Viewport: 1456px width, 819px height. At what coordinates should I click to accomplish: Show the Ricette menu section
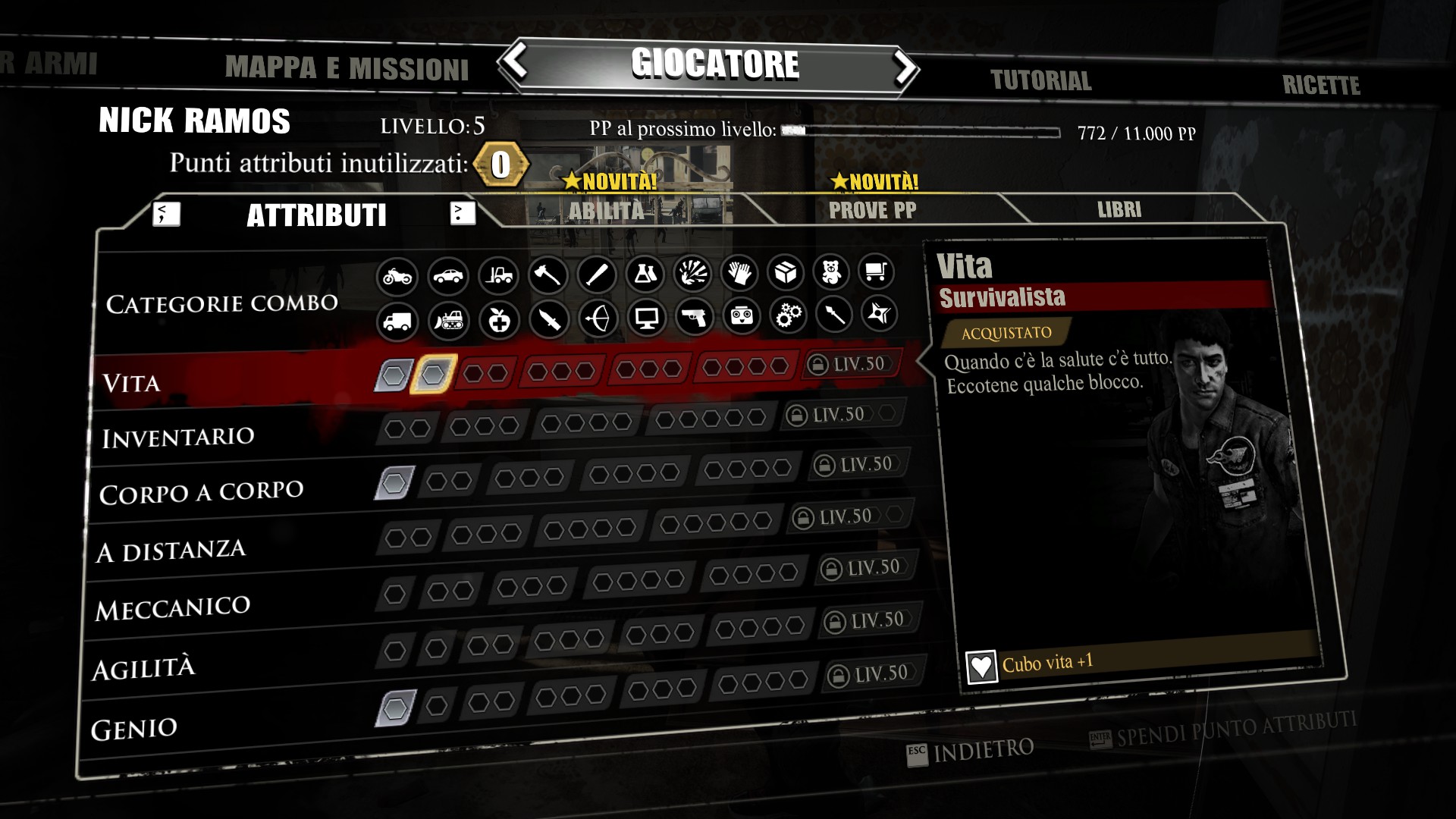(x=1320, y=85)
